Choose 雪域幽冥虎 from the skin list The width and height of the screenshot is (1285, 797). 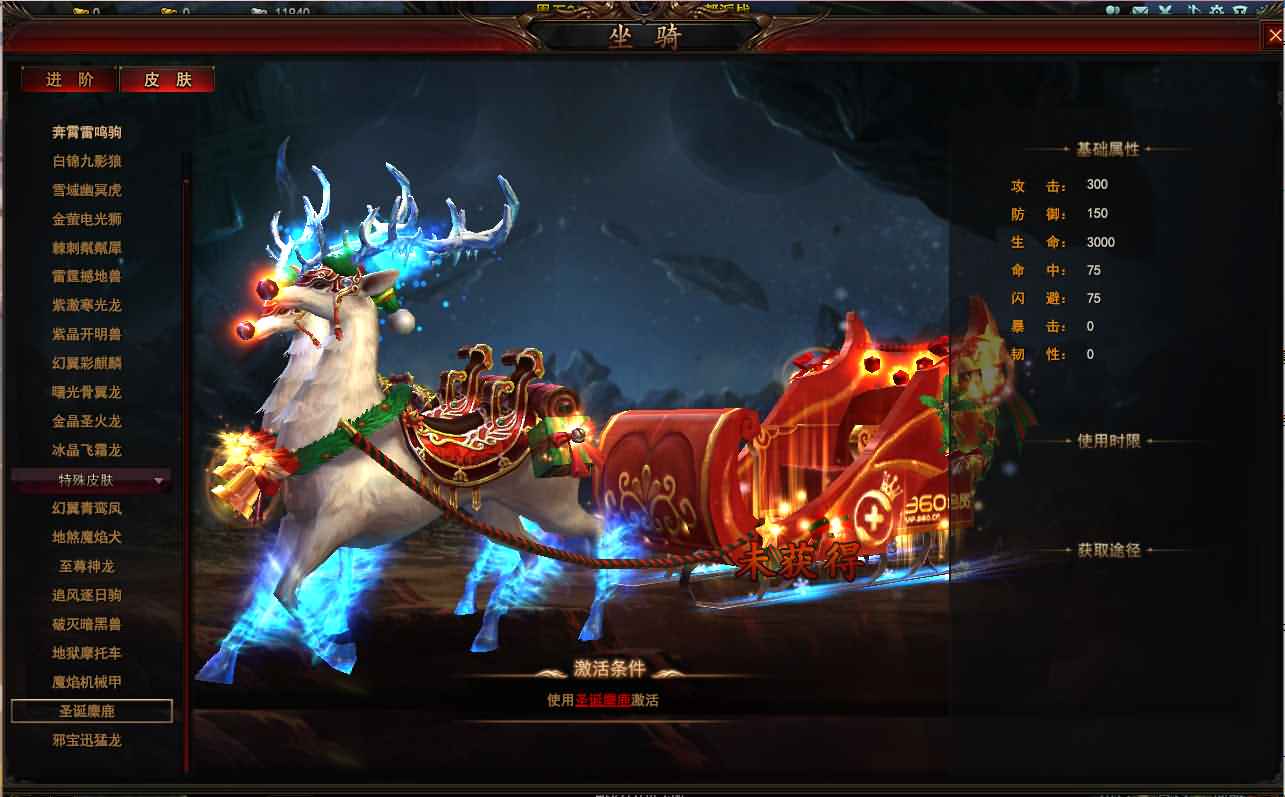(87, 190)
